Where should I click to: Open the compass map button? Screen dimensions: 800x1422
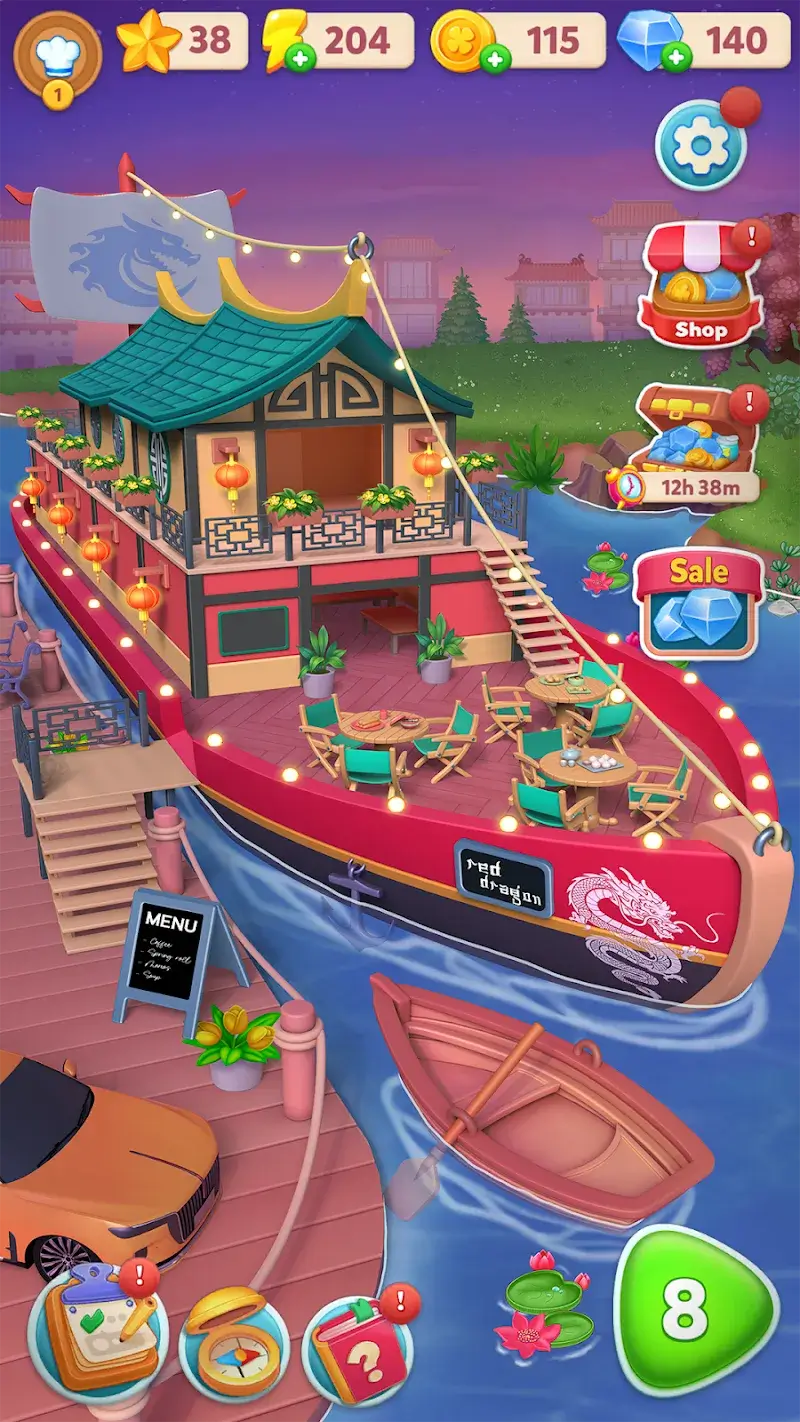point(234,1340)
